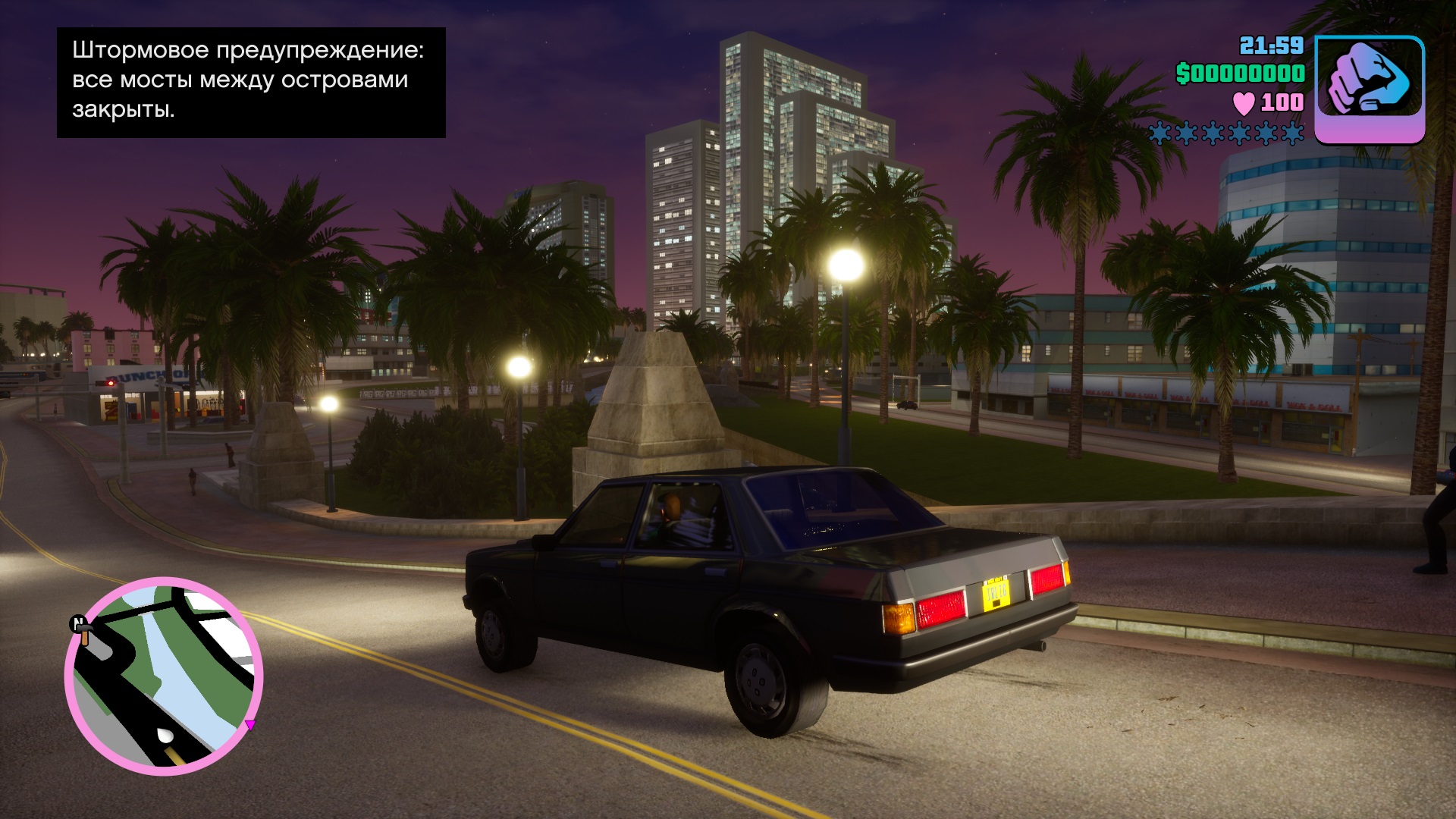Click the pink triangle marker on radar edge
This screenshot has height=819, width=1456.
click(249, 725)
